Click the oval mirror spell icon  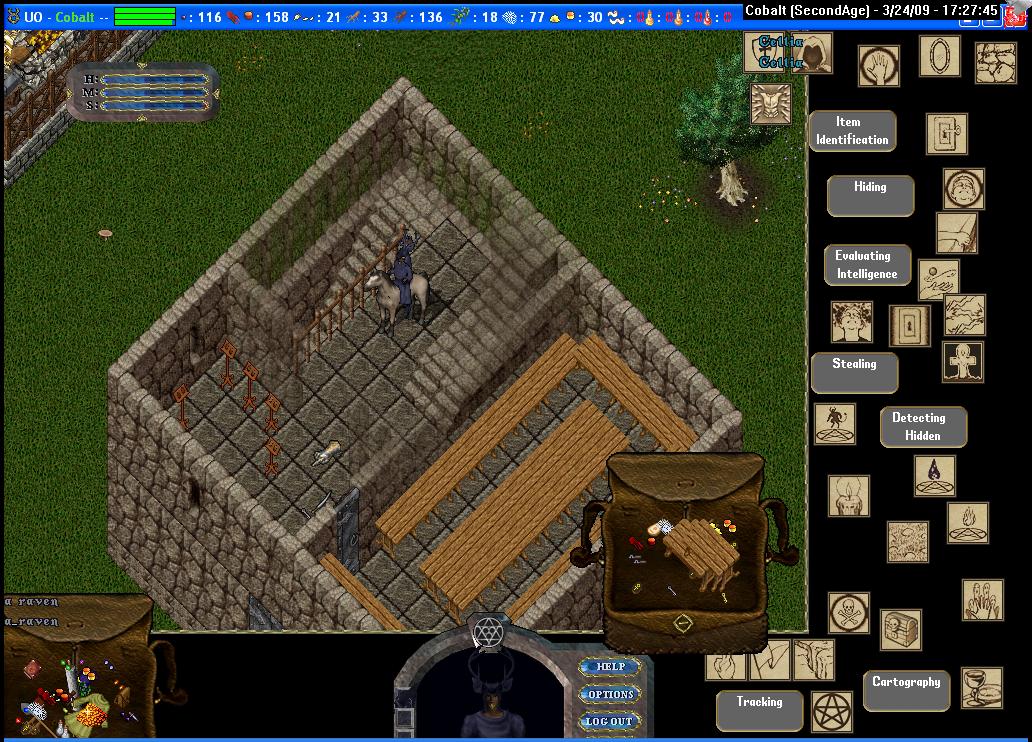tap(939, 56)
